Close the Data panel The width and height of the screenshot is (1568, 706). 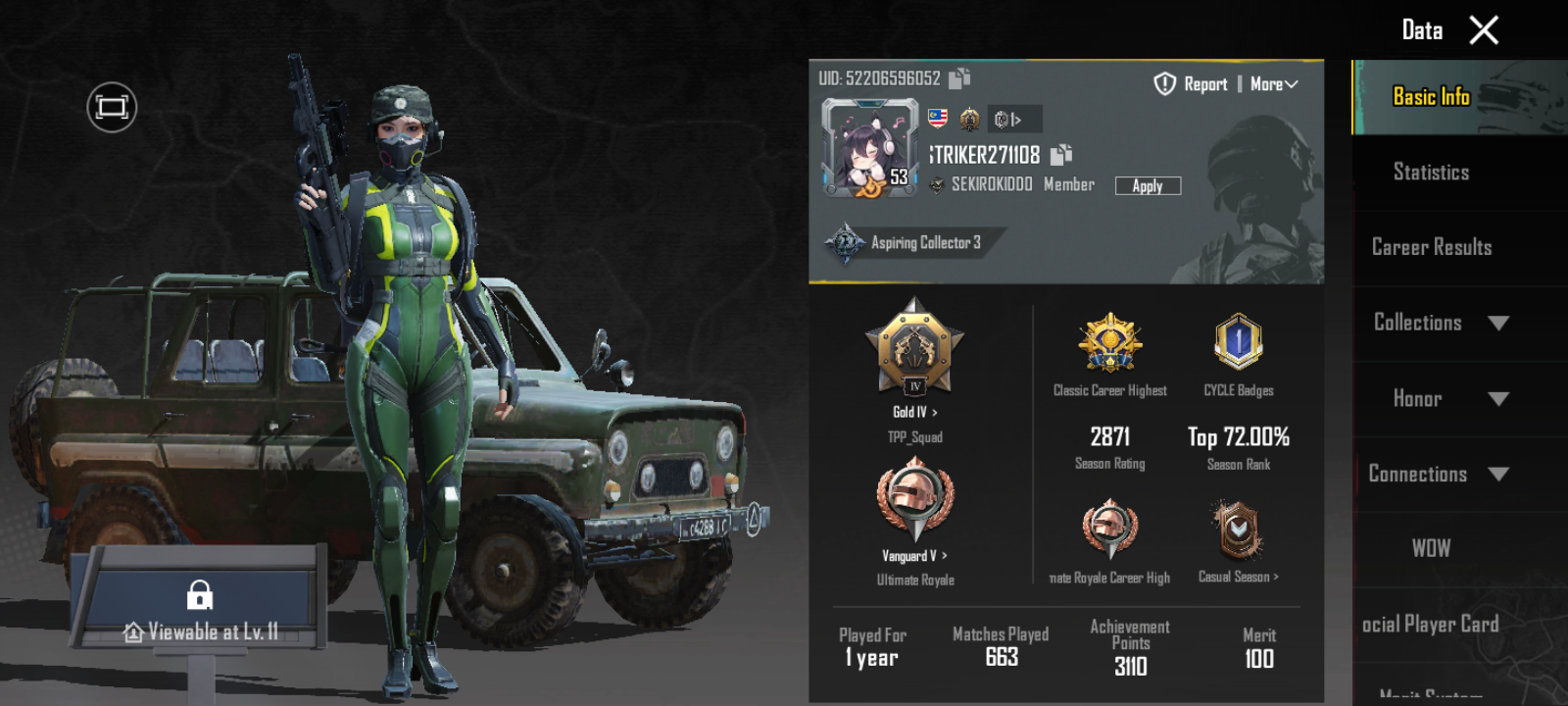pyautogui.click(x=1484, y=30)
